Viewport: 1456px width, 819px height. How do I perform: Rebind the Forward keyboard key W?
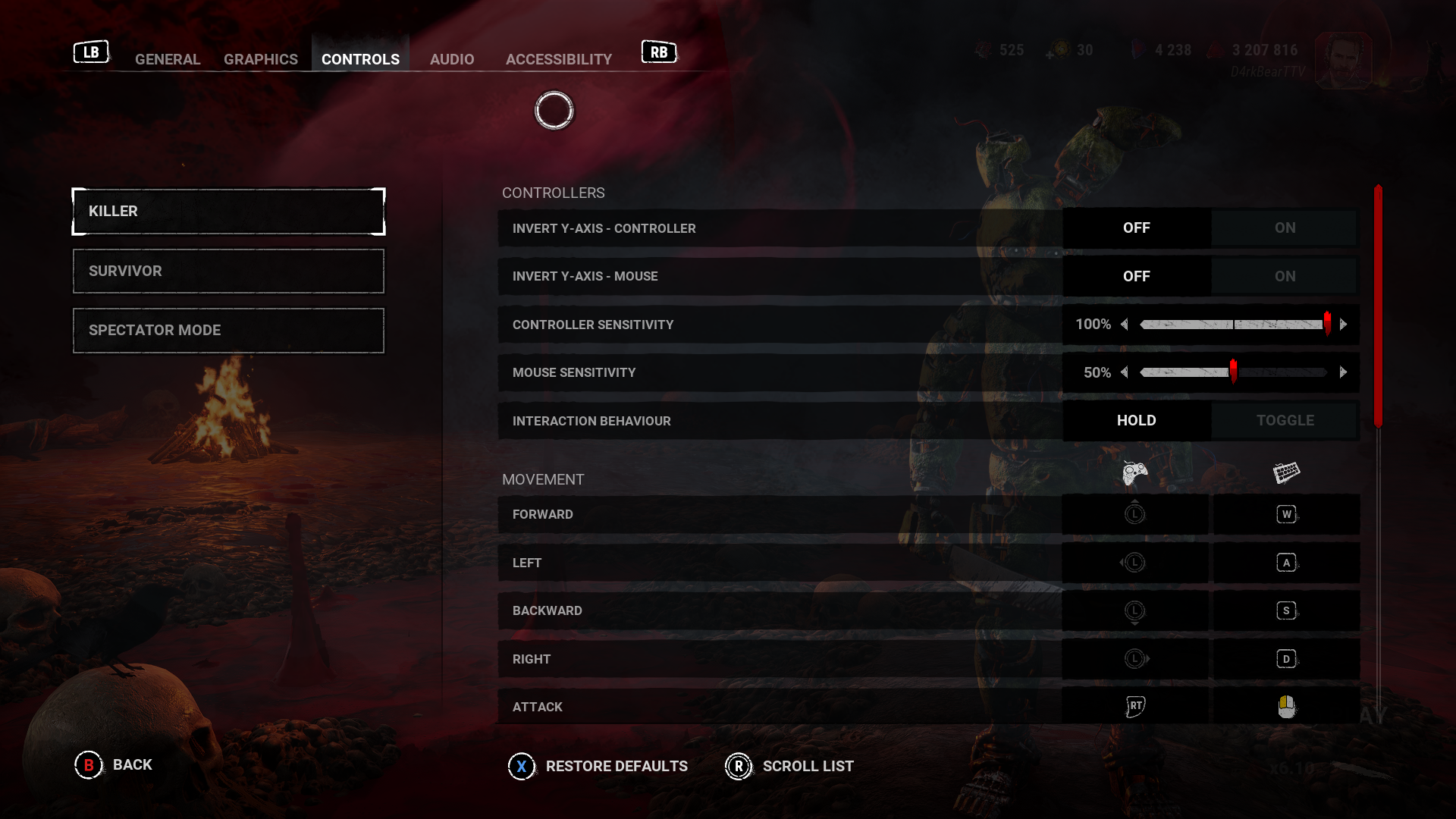[1286, 515]
